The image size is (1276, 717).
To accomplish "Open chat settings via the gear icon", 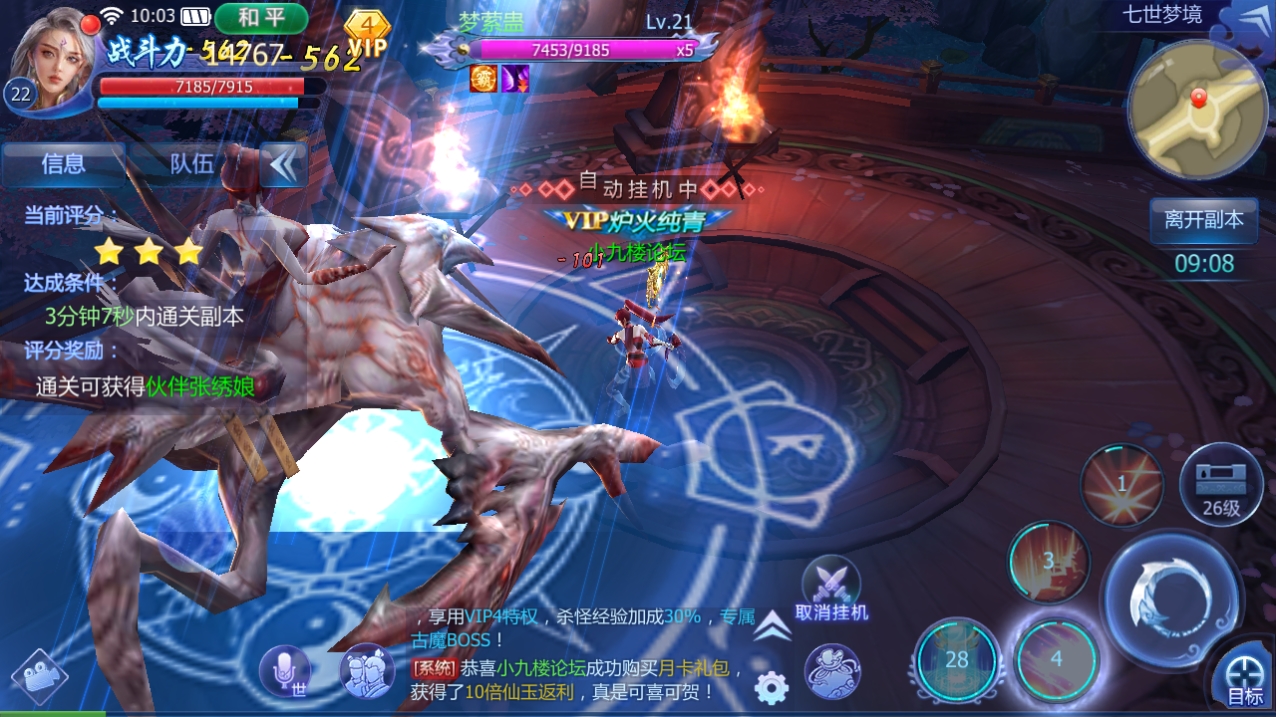I will point(771,687).
